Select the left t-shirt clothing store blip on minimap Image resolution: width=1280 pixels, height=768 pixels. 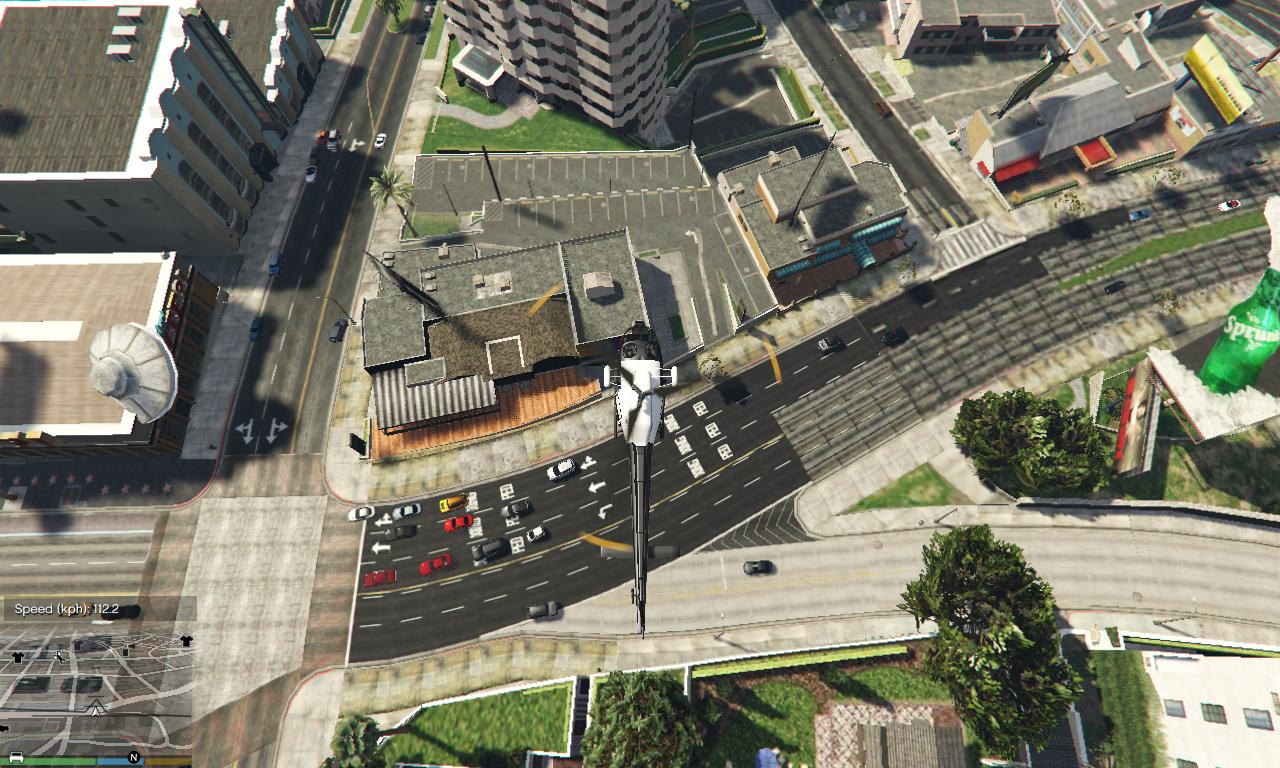19,658
